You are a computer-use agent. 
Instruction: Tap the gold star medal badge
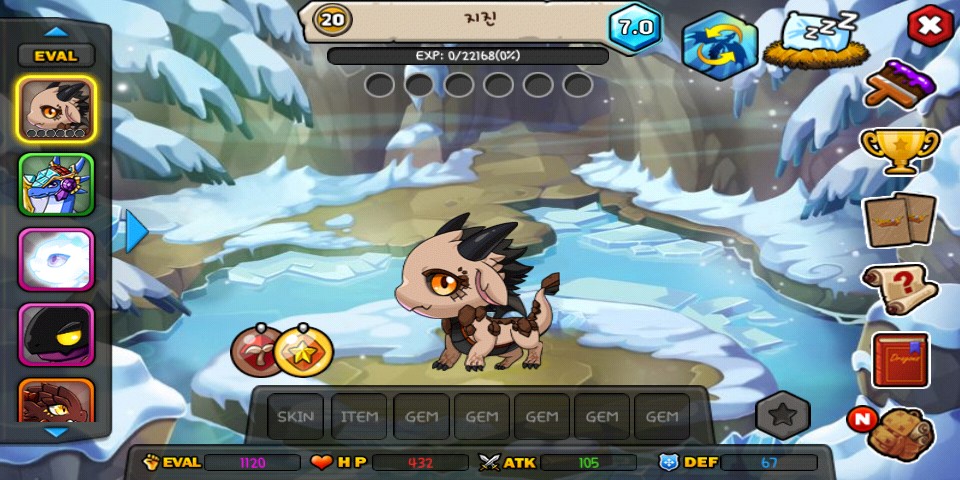pos(302,350)
